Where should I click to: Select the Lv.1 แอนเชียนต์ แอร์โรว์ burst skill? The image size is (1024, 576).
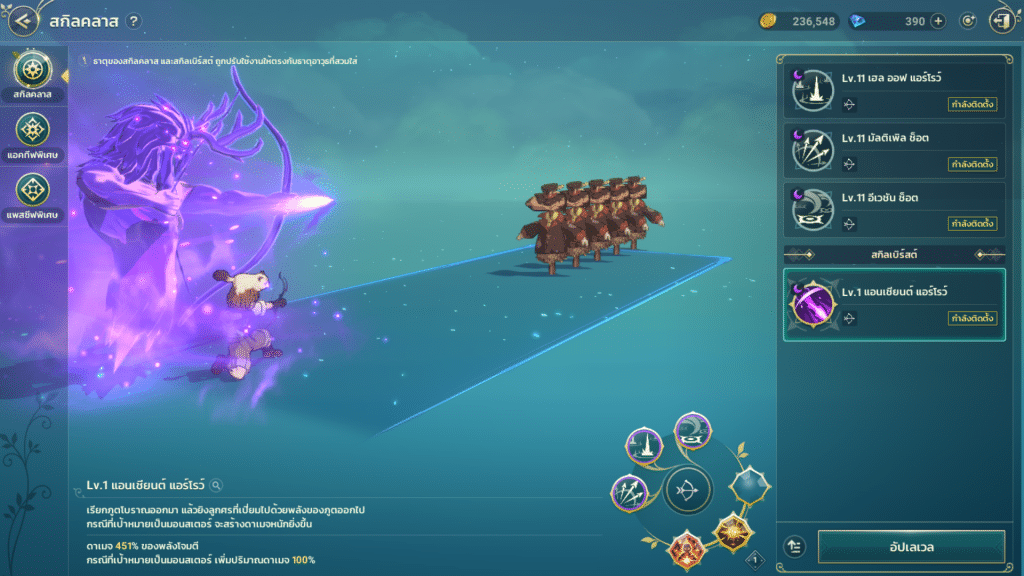click(894, 304)
